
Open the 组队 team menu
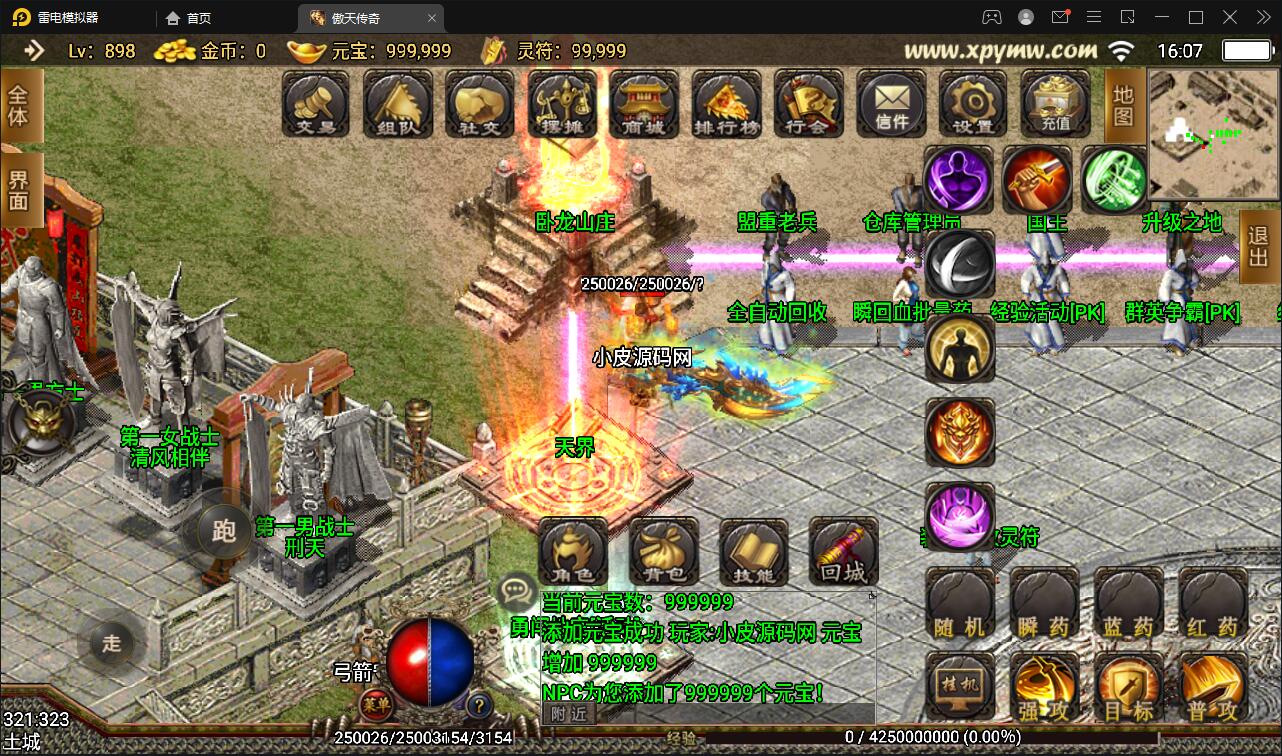(397, 103)
